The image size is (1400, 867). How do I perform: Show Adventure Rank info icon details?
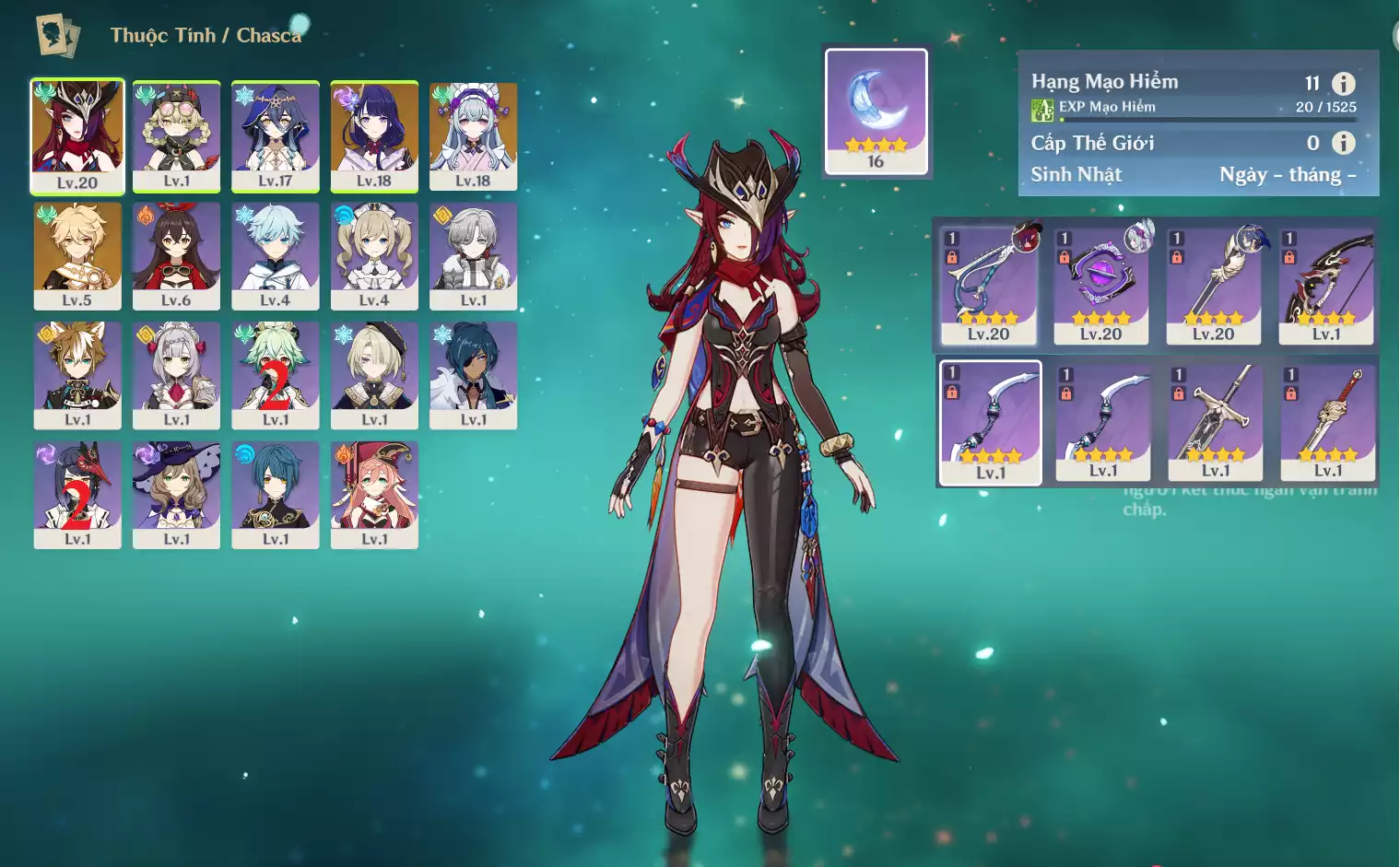(1344, 84)
